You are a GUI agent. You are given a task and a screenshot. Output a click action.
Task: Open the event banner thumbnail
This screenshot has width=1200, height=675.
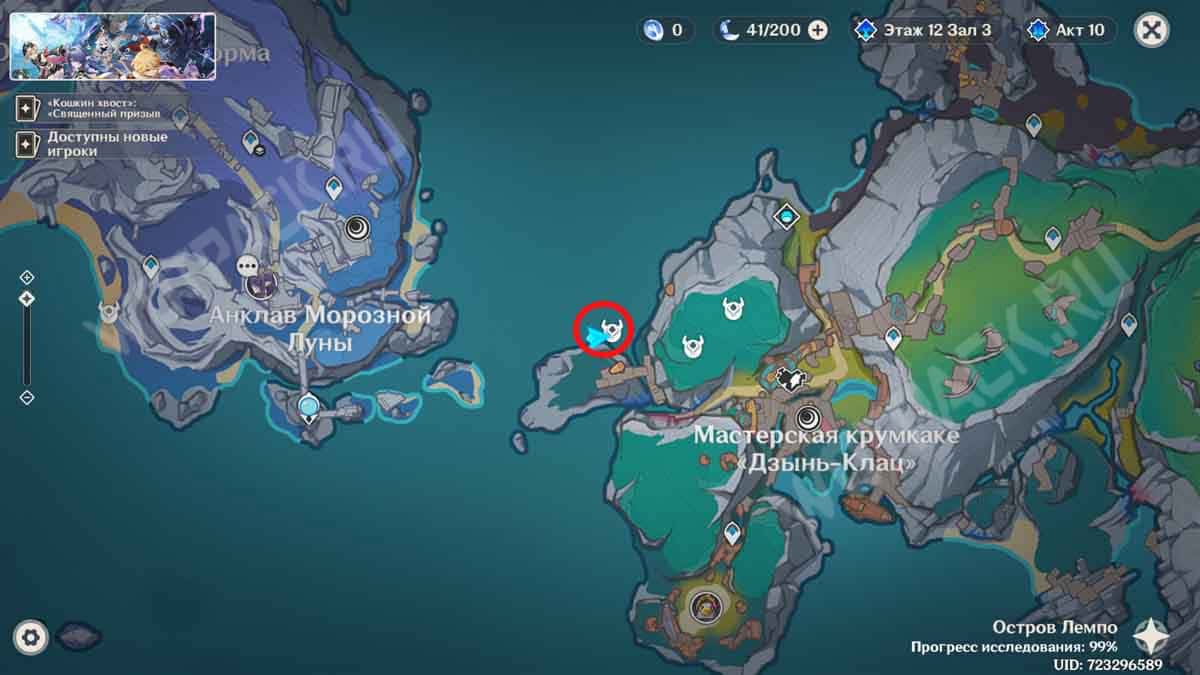tap(112, 46)
